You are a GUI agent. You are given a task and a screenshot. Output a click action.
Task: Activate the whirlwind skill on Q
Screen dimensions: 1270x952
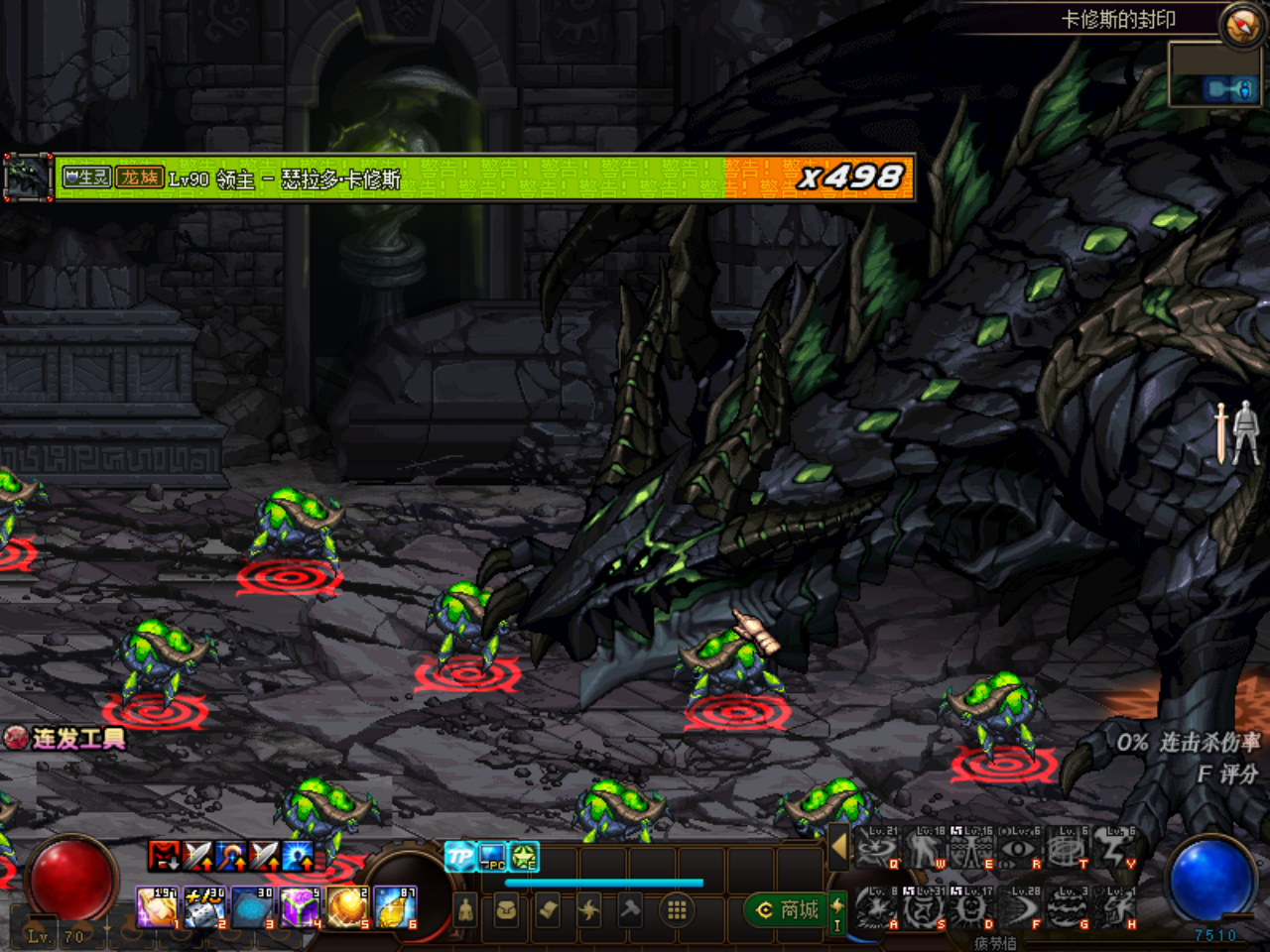pos(875,850)
